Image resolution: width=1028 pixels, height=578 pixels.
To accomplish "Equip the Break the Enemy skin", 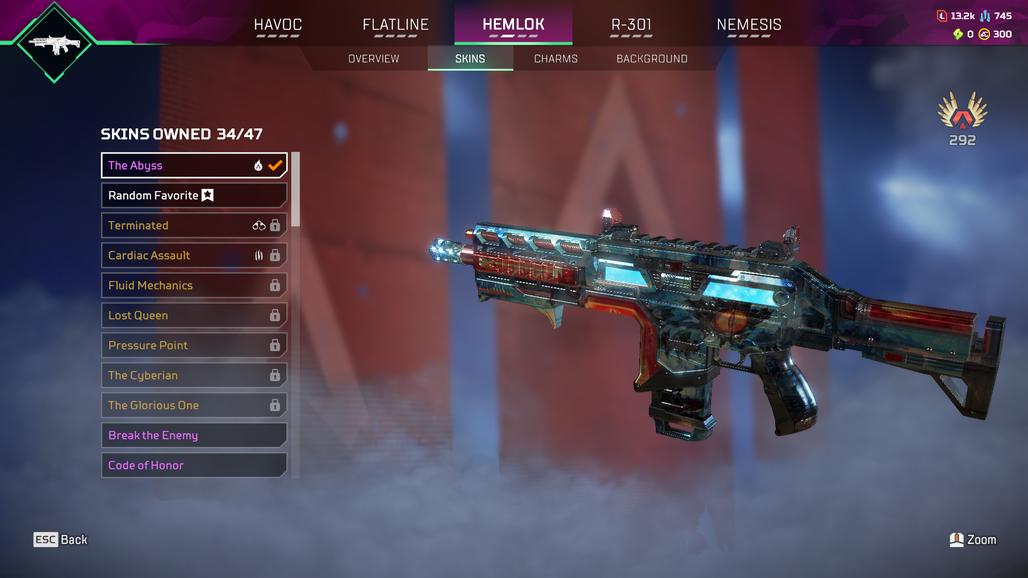I will coord(194,435).
